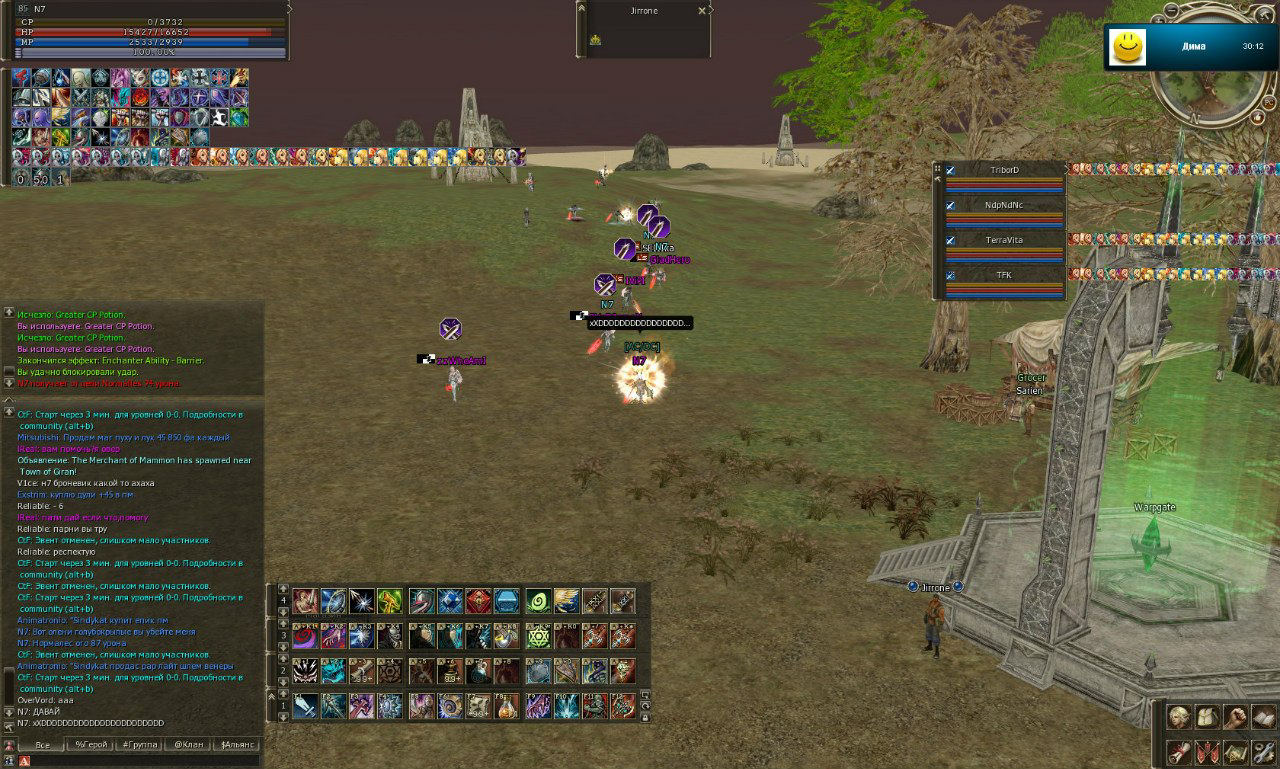Activate the green egg-shaped skill icon
Viewport: 1280px width, 769px height.
(x=537, y=600)
